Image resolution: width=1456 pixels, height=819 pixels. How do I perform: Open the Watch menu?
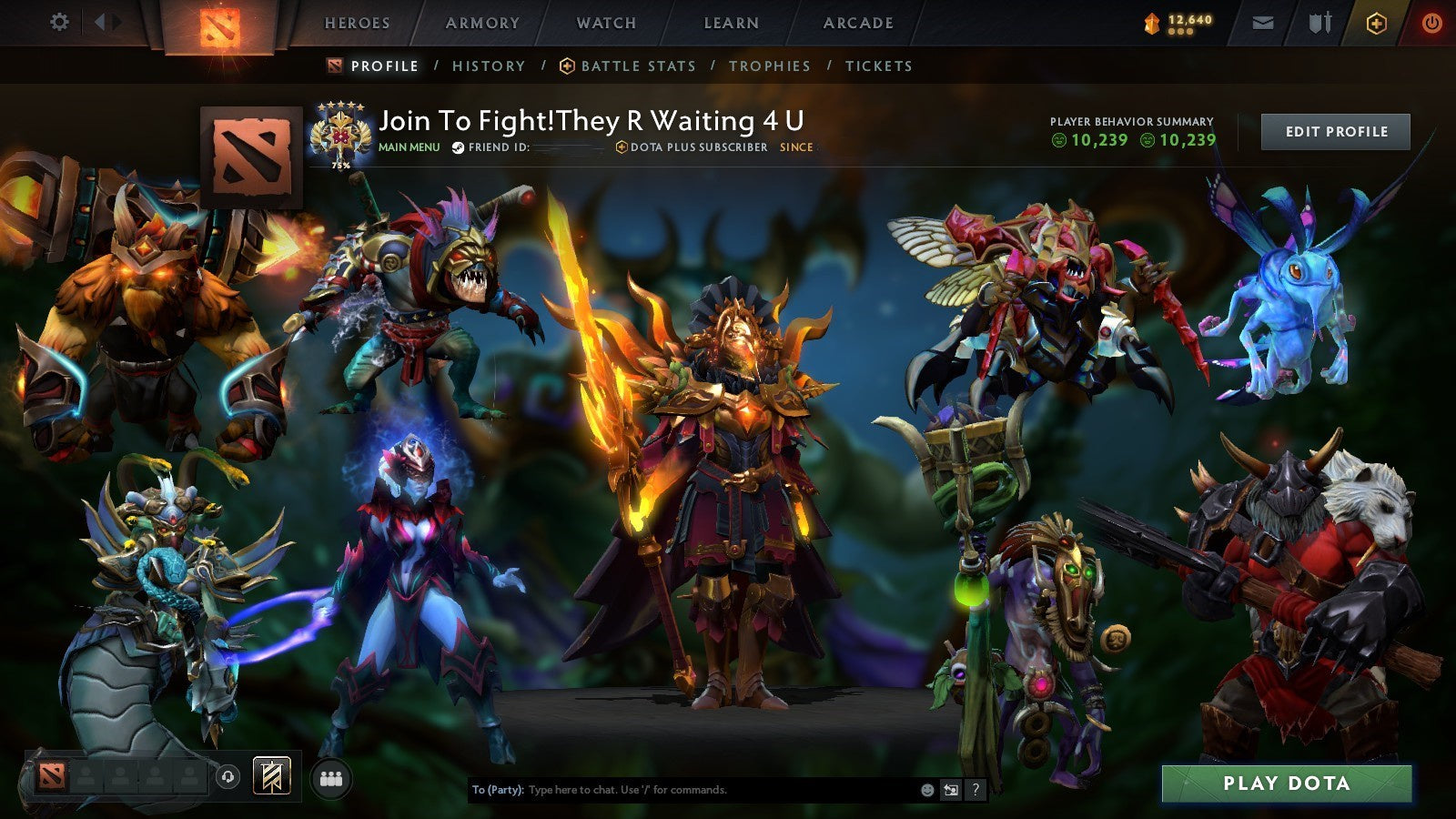pyautogui.click(x=605, y=23)
